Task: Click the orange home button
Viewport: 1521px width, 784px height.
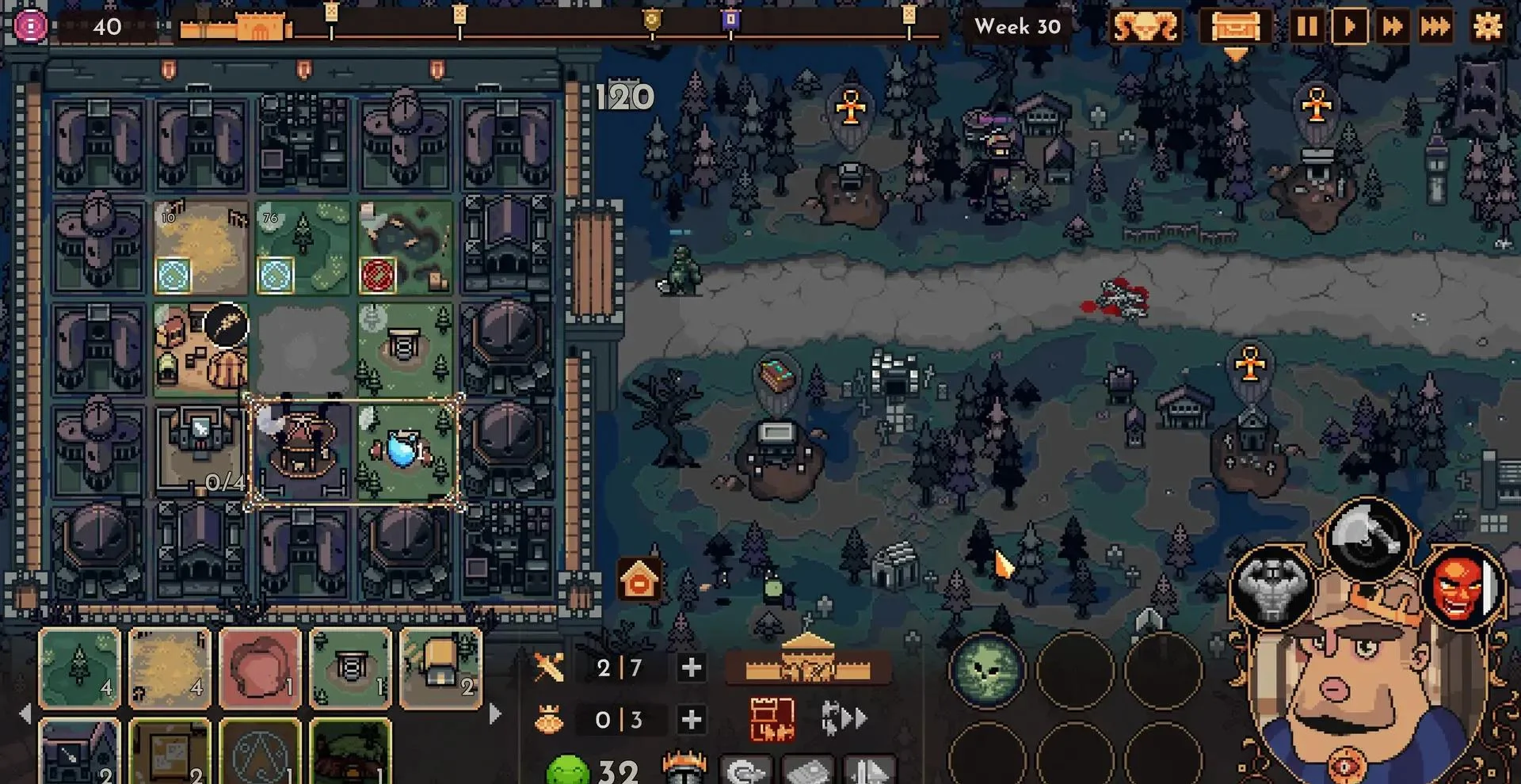Action: pyautogui.click(x=639, y=582)
